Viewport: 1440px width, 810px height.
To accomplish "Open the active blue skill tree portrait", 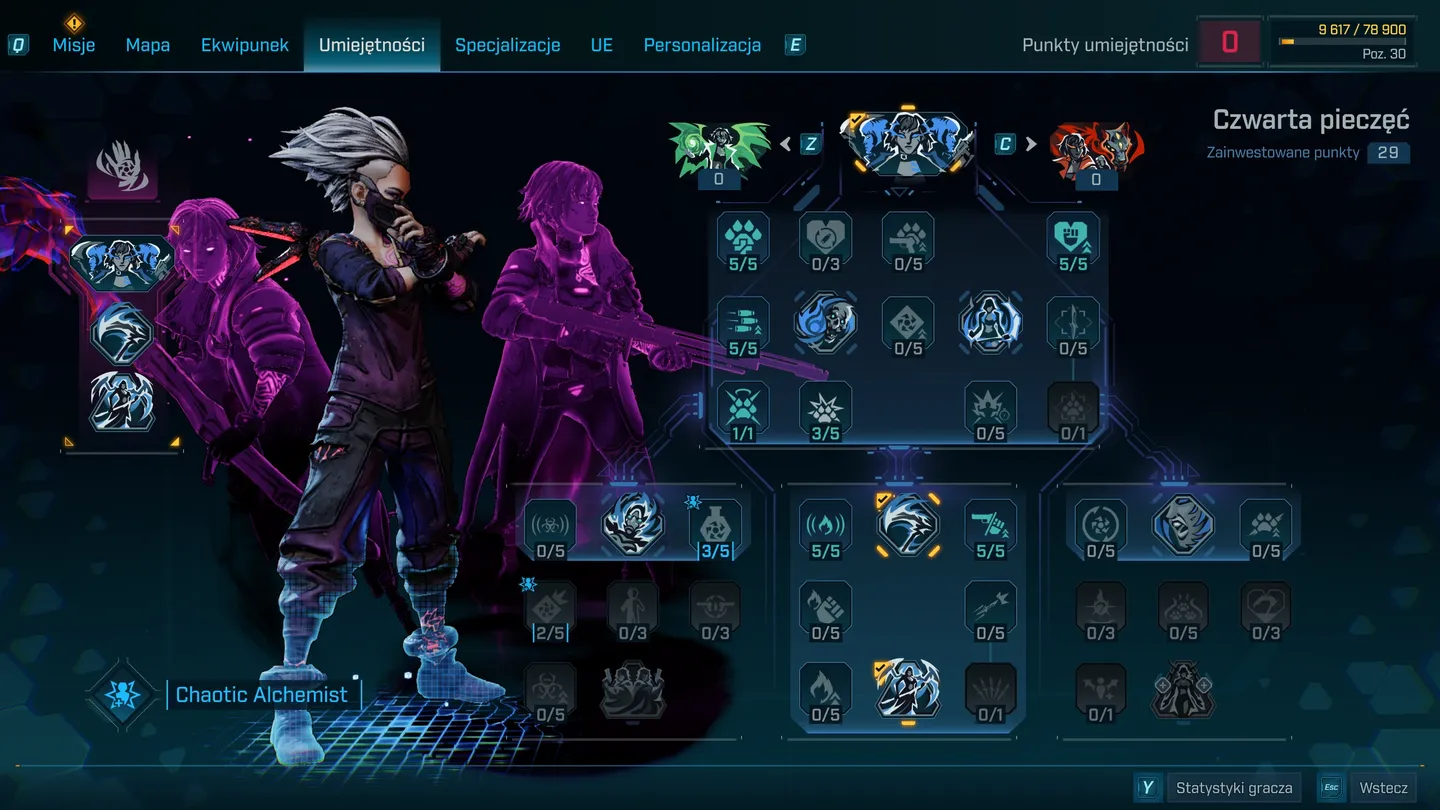I will click(x=907, y=143).
